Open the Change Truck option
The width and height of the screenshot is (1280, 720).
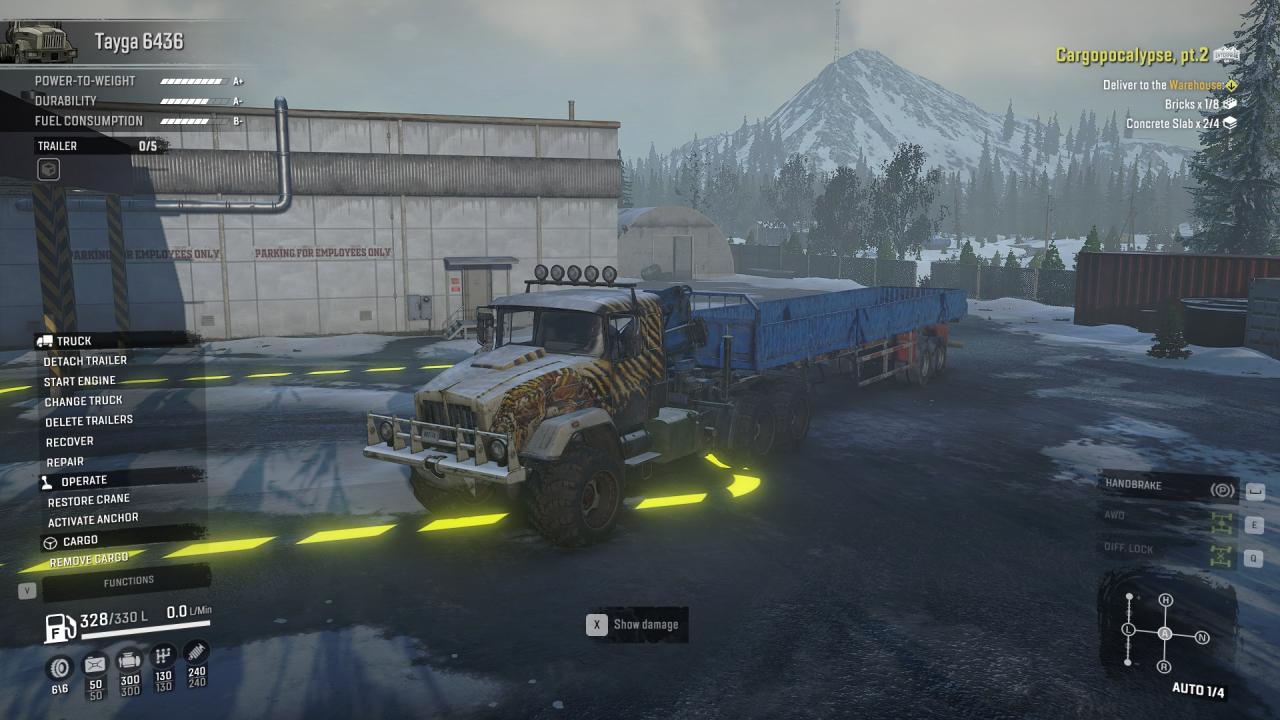(x=83, y=401)
